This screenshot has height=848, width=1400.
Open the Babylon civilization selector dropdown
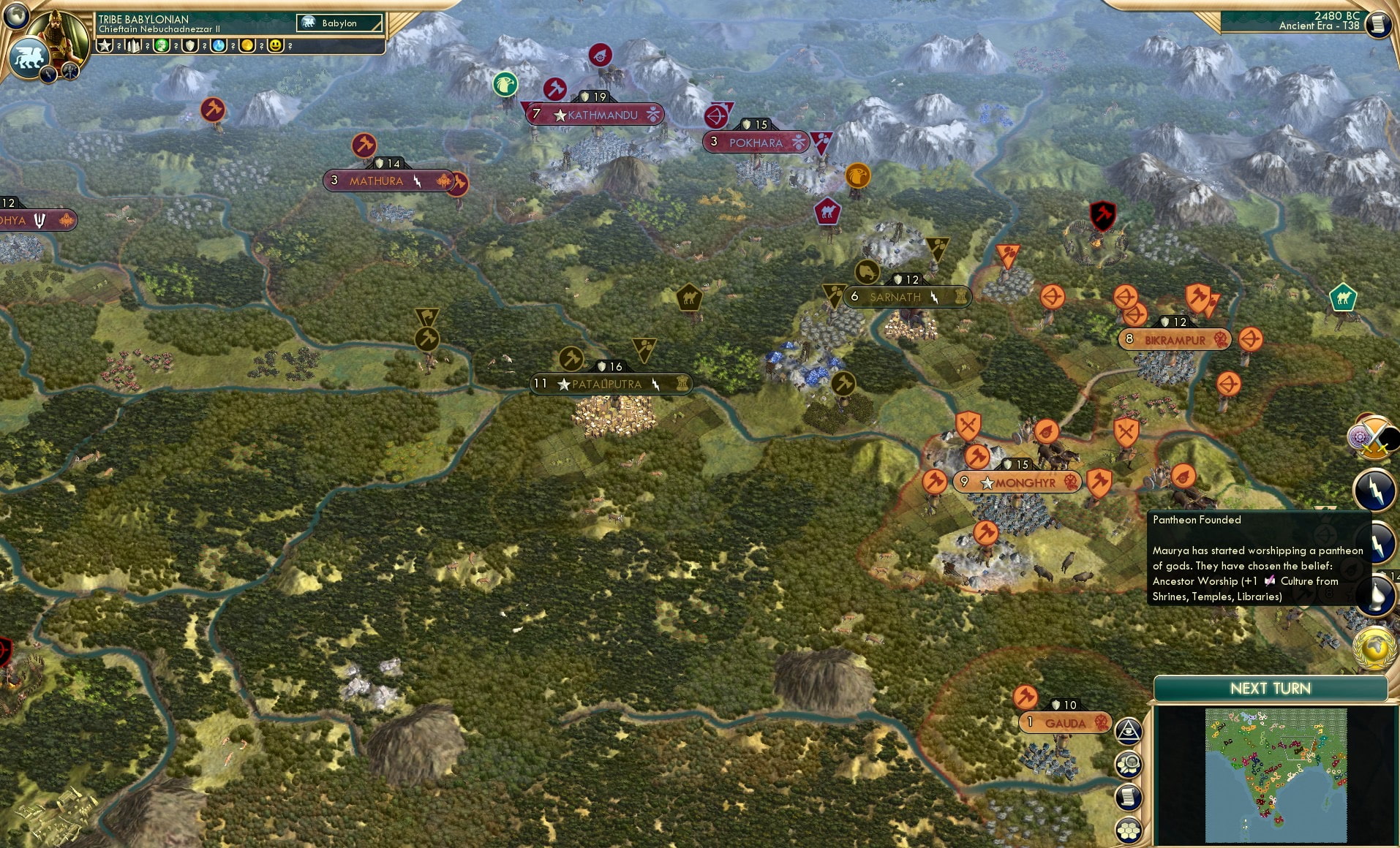(x=339, y=23)
